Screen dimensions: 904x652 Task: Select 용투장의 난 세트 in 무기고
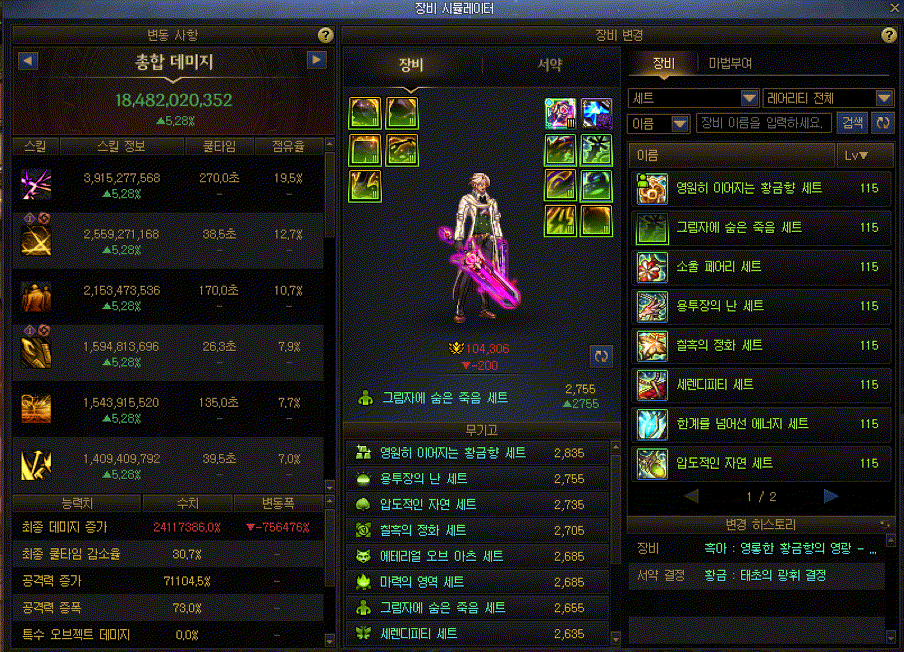(x=478, y=479)
